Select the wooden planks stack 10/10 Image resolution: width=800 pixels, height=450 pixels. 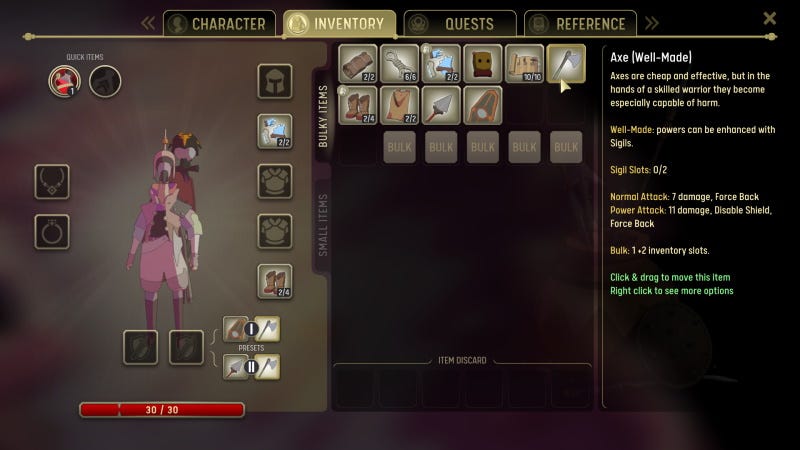coord(524,63)
